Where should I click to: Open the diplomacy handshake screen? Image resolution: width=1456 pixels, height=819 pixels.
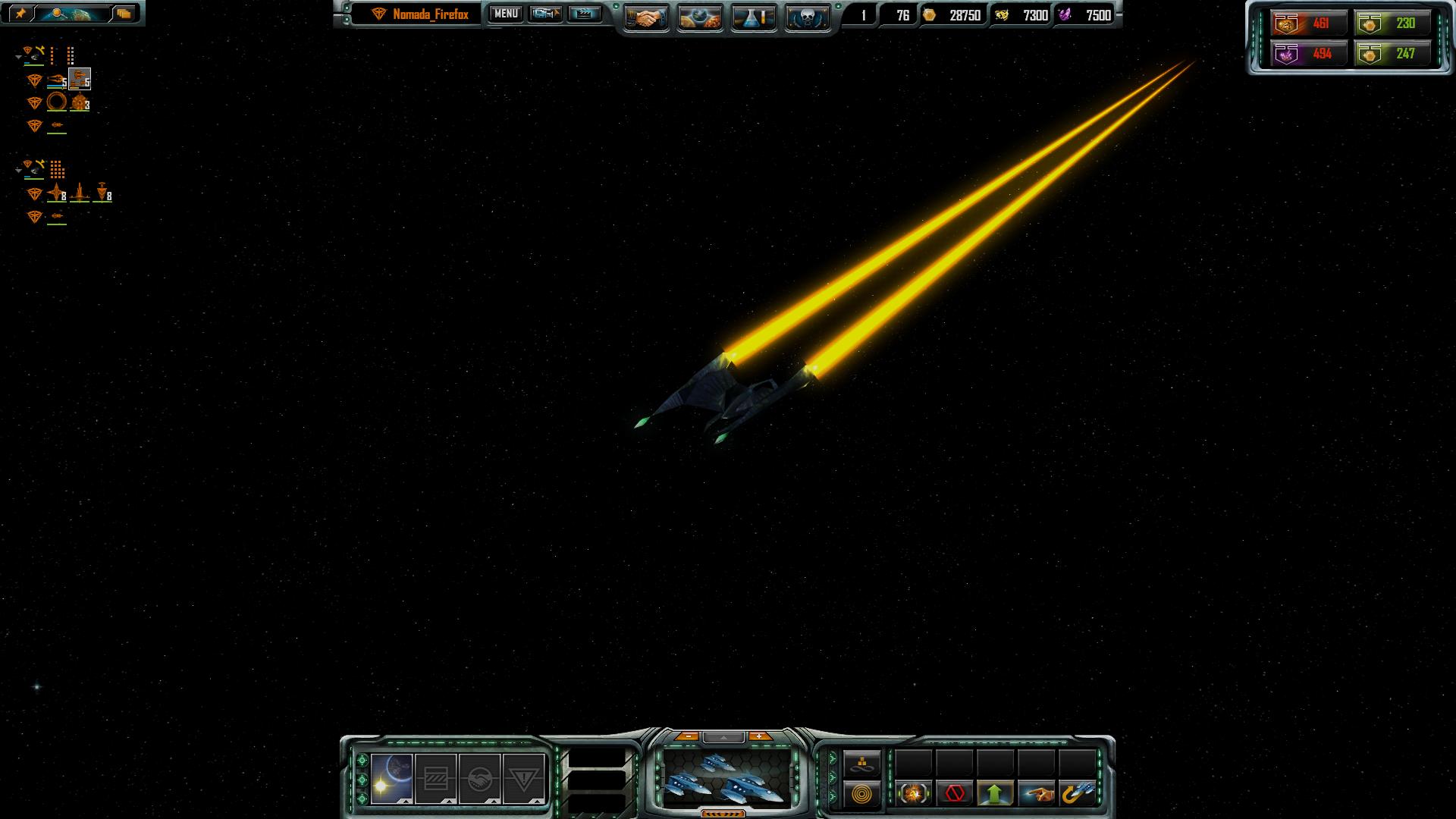[645, 17]
